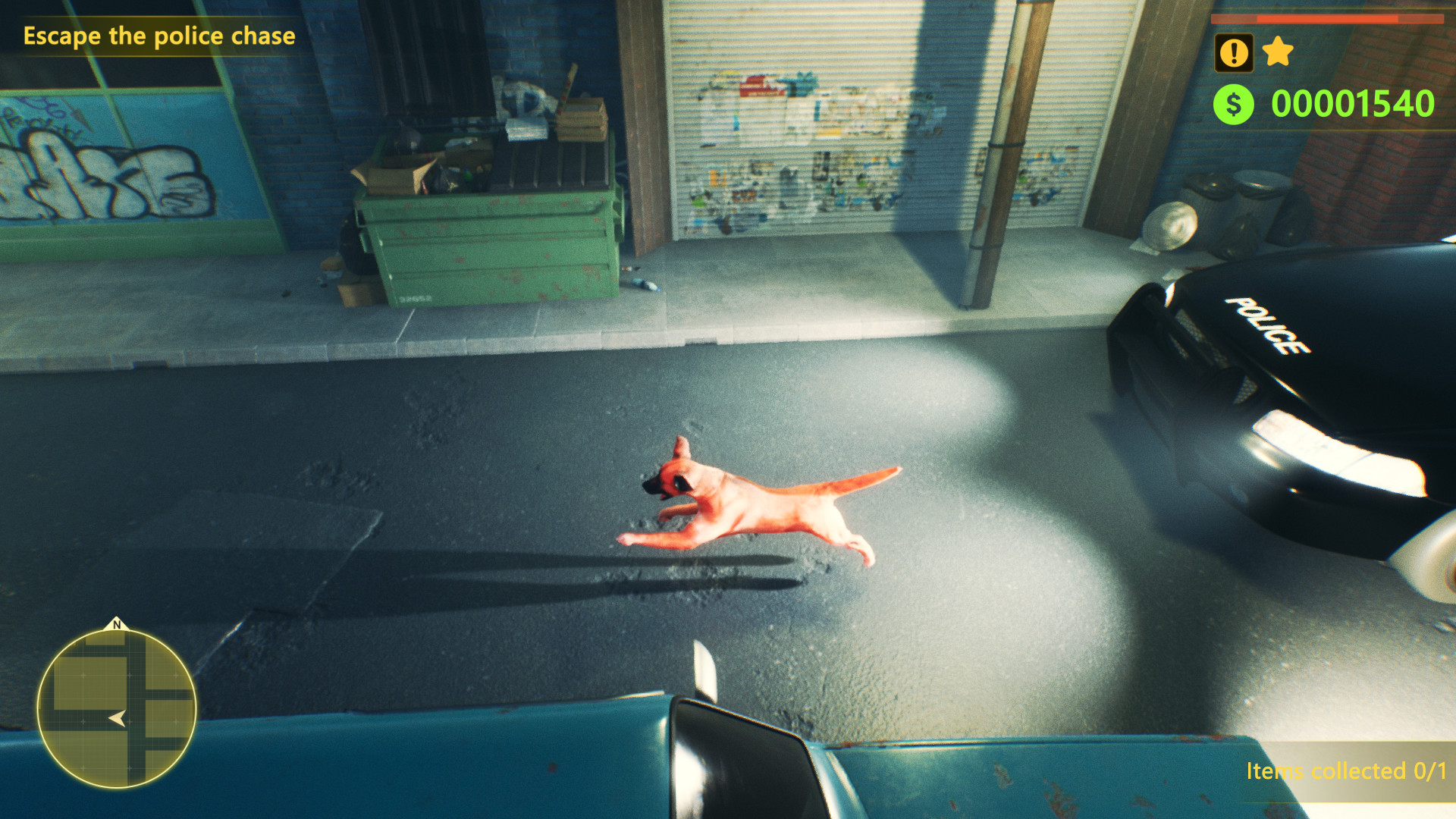
Task: Toggle the wanted-level exclamation indicator off
Action: pyautogui.click(x=1235, y=52)
